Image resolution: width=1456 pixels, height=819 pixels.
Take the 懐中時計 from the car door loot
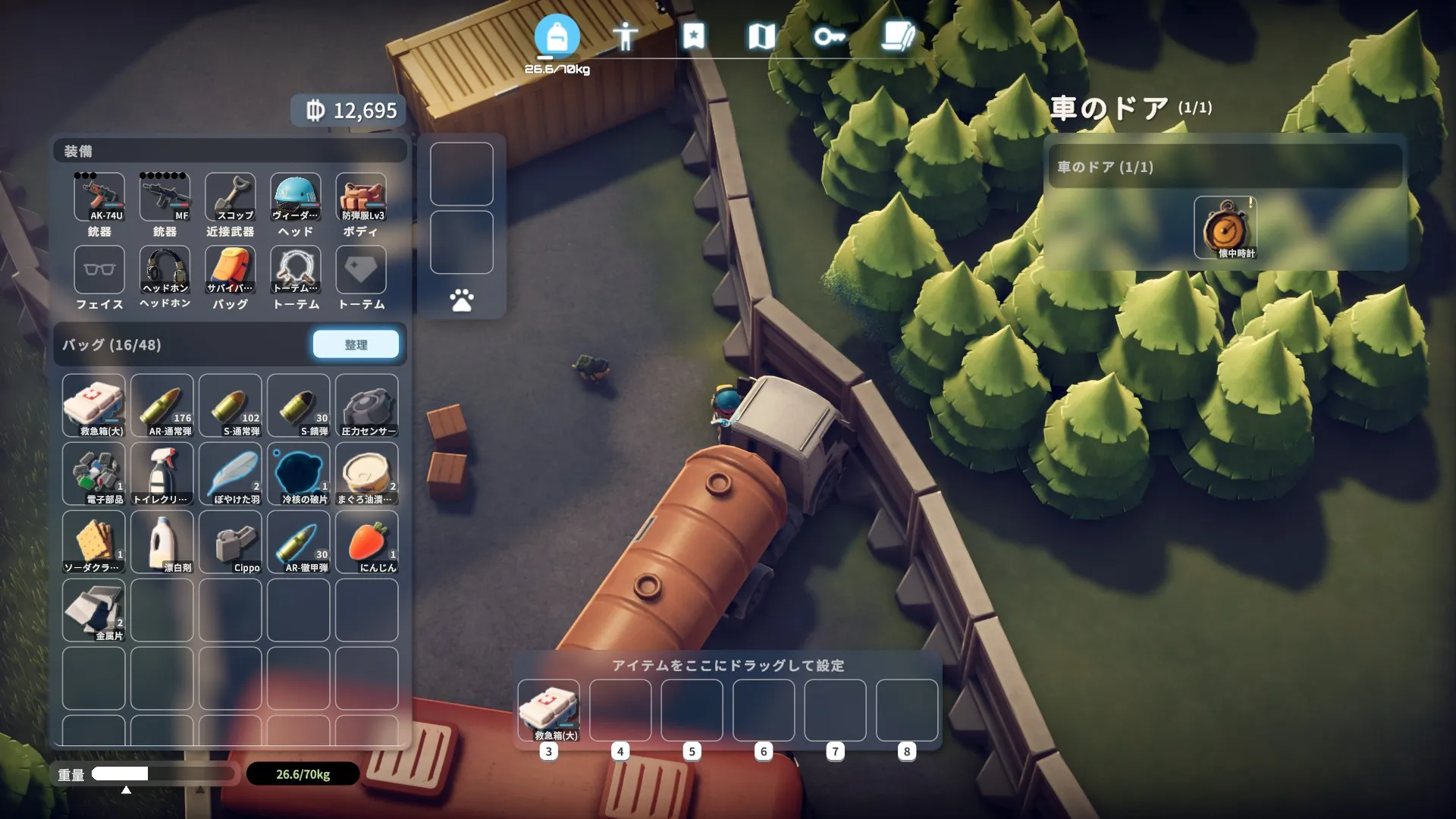coord(1225,227)
